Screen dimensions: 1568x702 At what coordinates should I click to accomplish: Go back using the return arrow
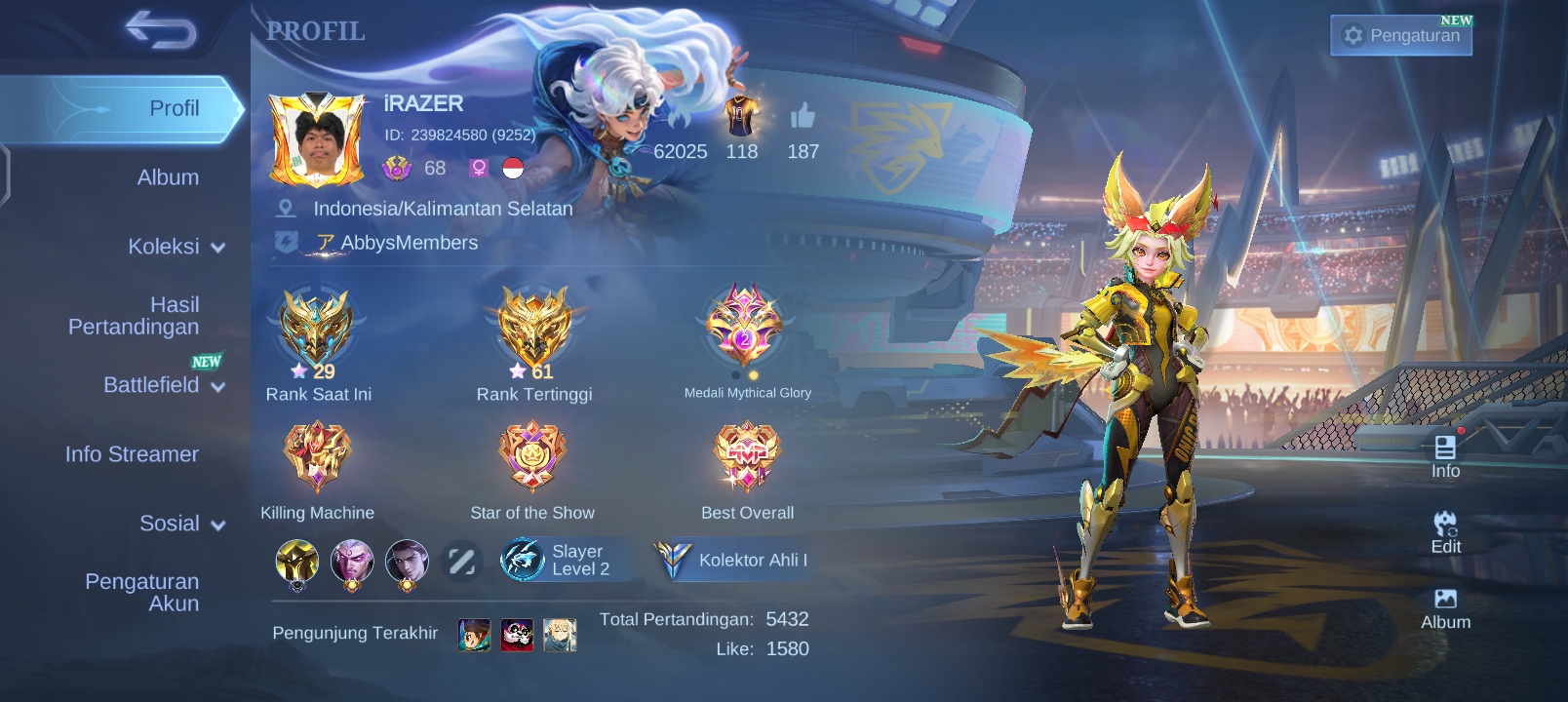[x=160, y=31]
